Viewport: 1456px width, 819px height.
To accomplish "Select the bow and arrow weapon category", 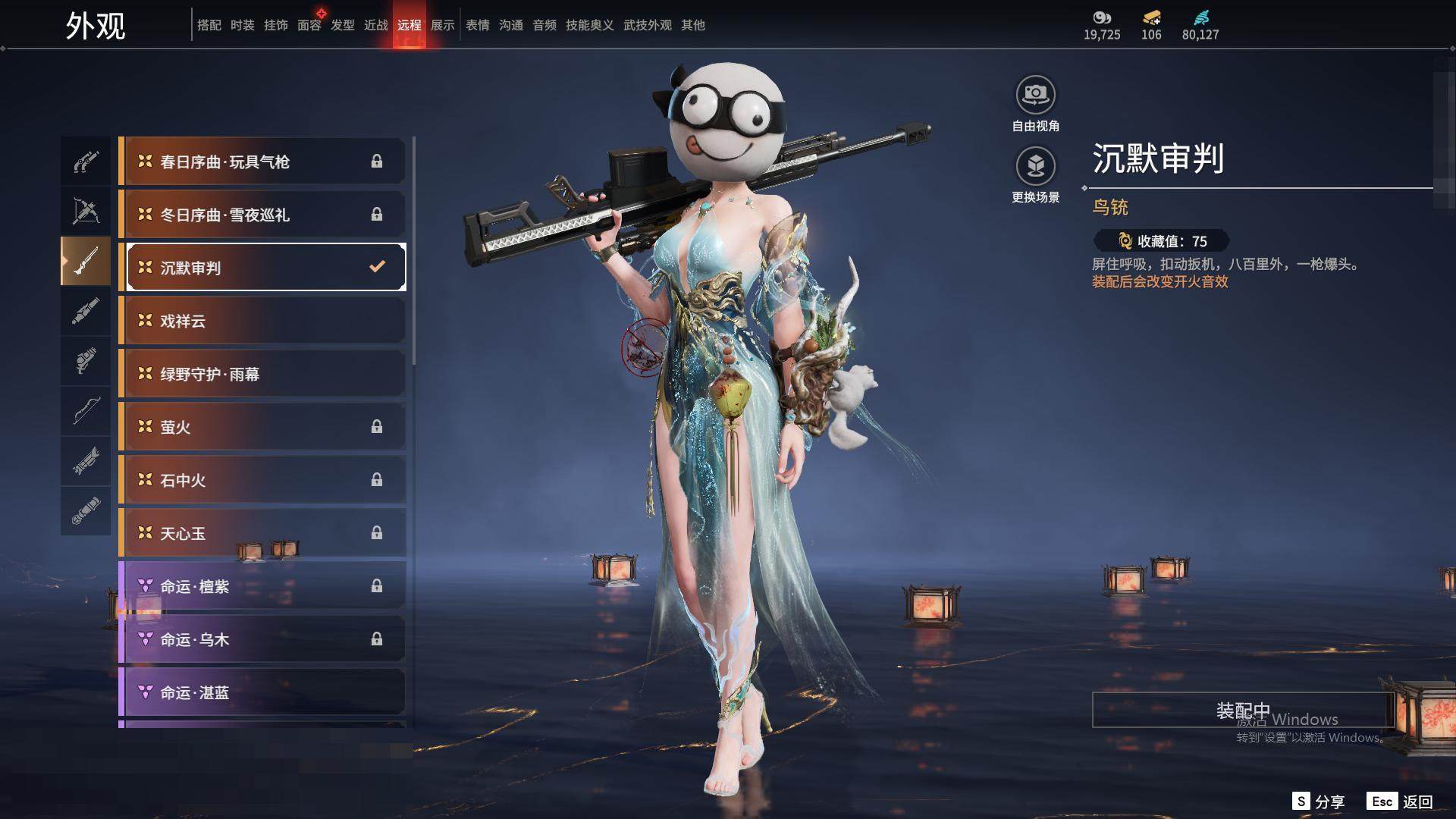I will (x=86, y=210).
